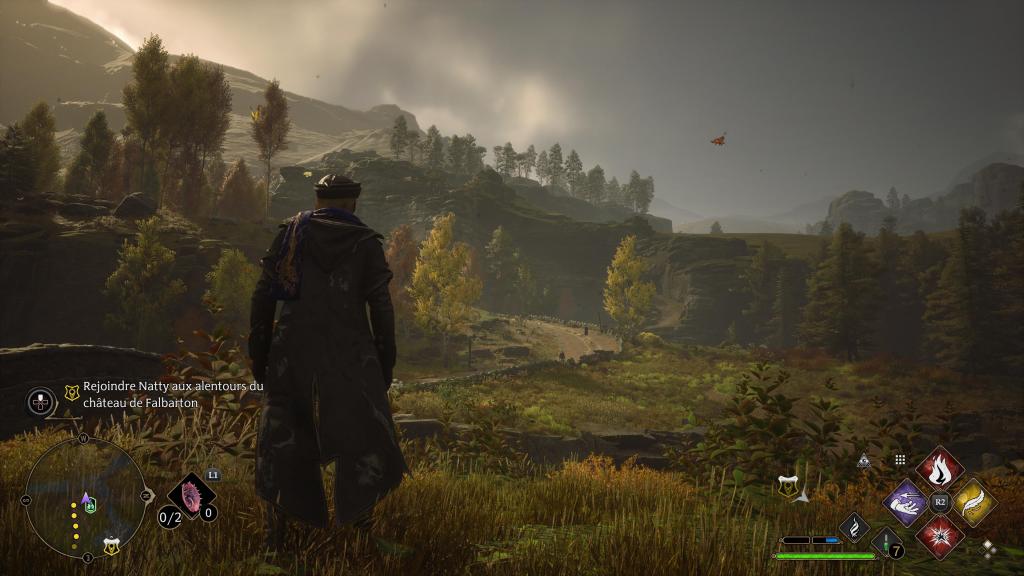This screenshot has height=576, width=1024.
Task: Open the spell set grid icon
Action: 900,460
